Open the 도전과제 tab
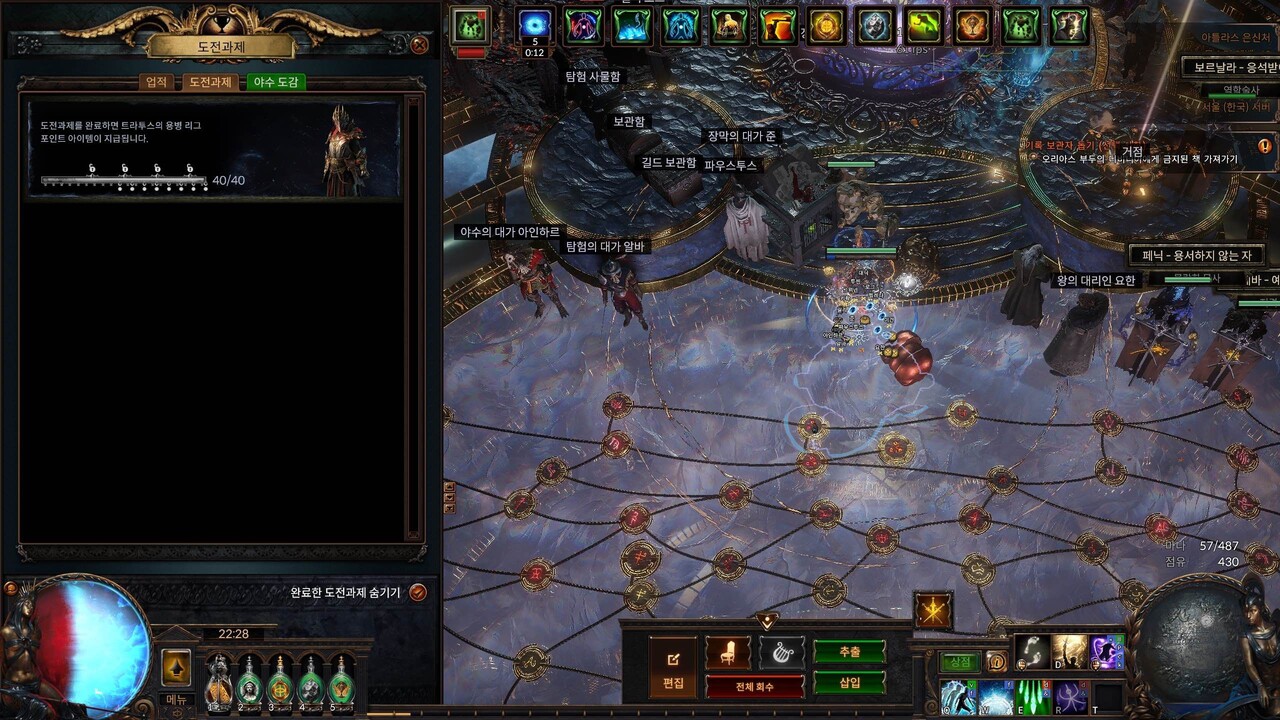This screenshot has width=1280, height=720. pos(211,82)
